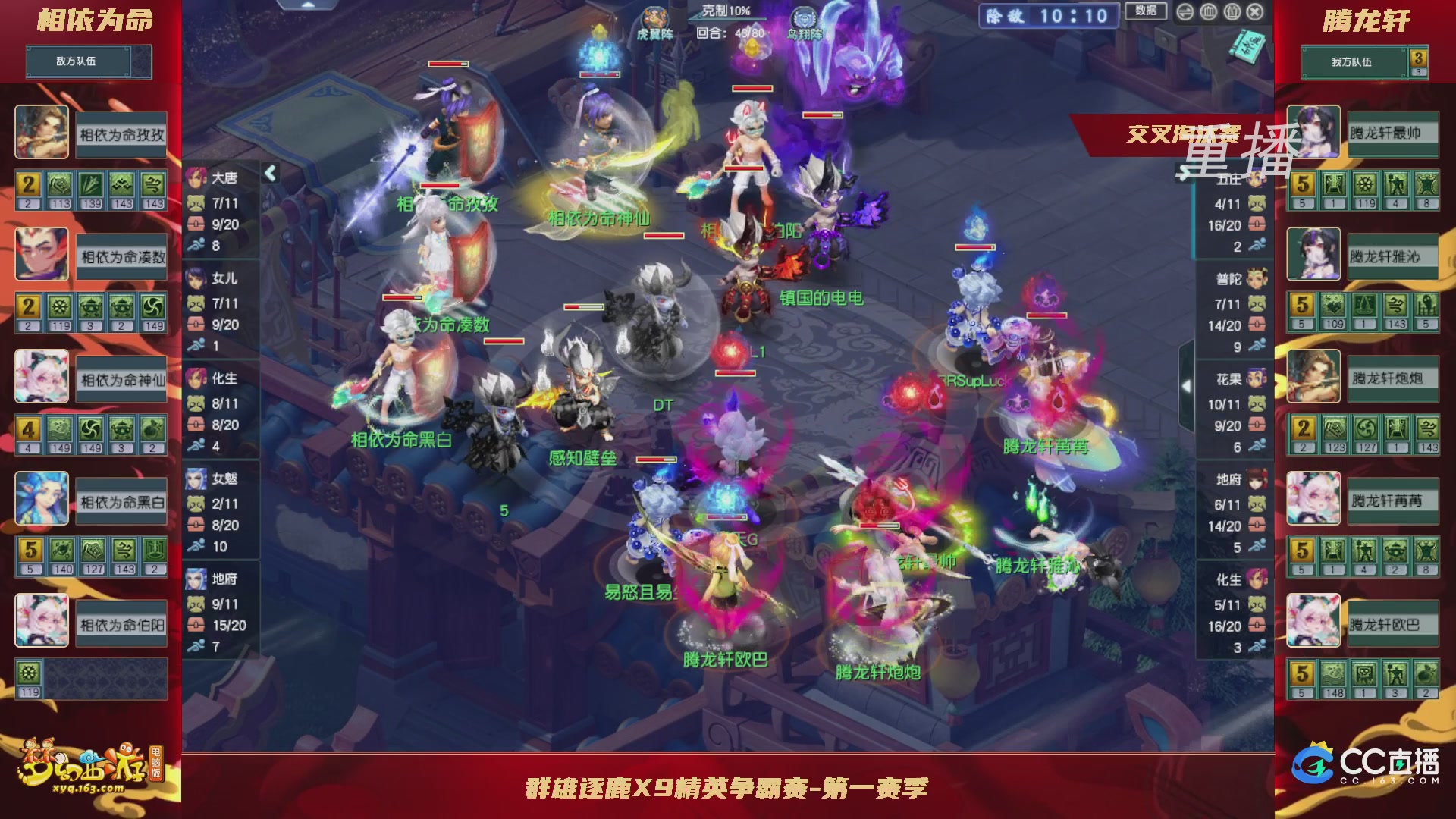Select the 虎翼阵 formation icon

point(655,18)
